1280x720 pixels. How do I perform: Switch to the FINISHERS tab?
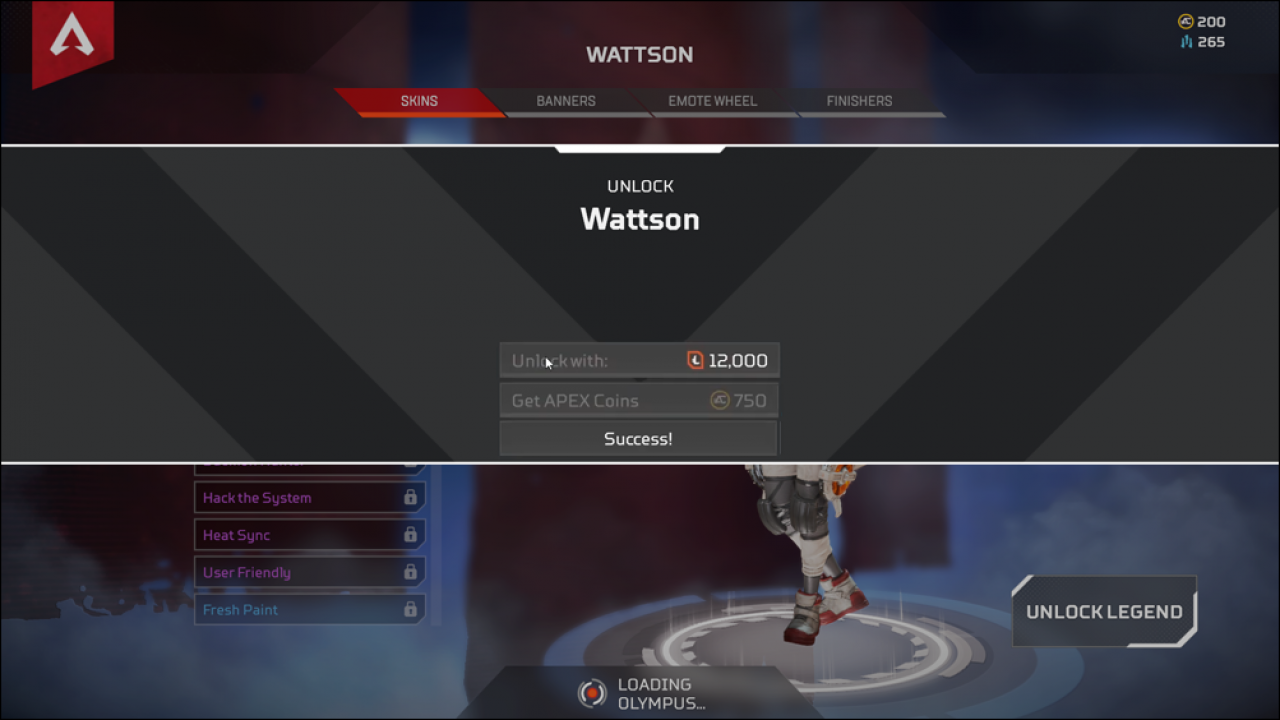pos(858,101)
